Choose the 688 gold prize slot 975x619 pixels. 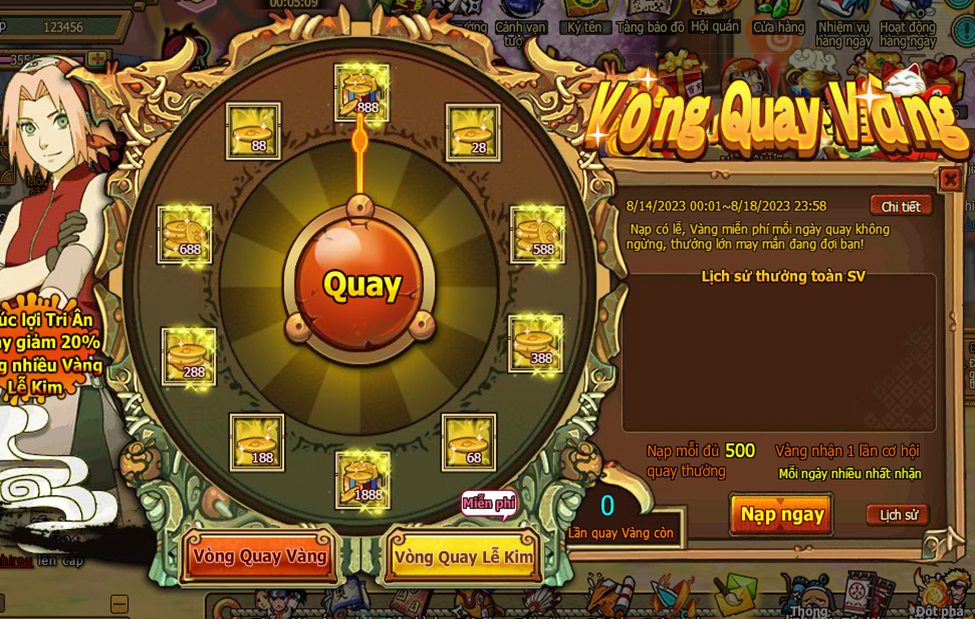[185, 235]
